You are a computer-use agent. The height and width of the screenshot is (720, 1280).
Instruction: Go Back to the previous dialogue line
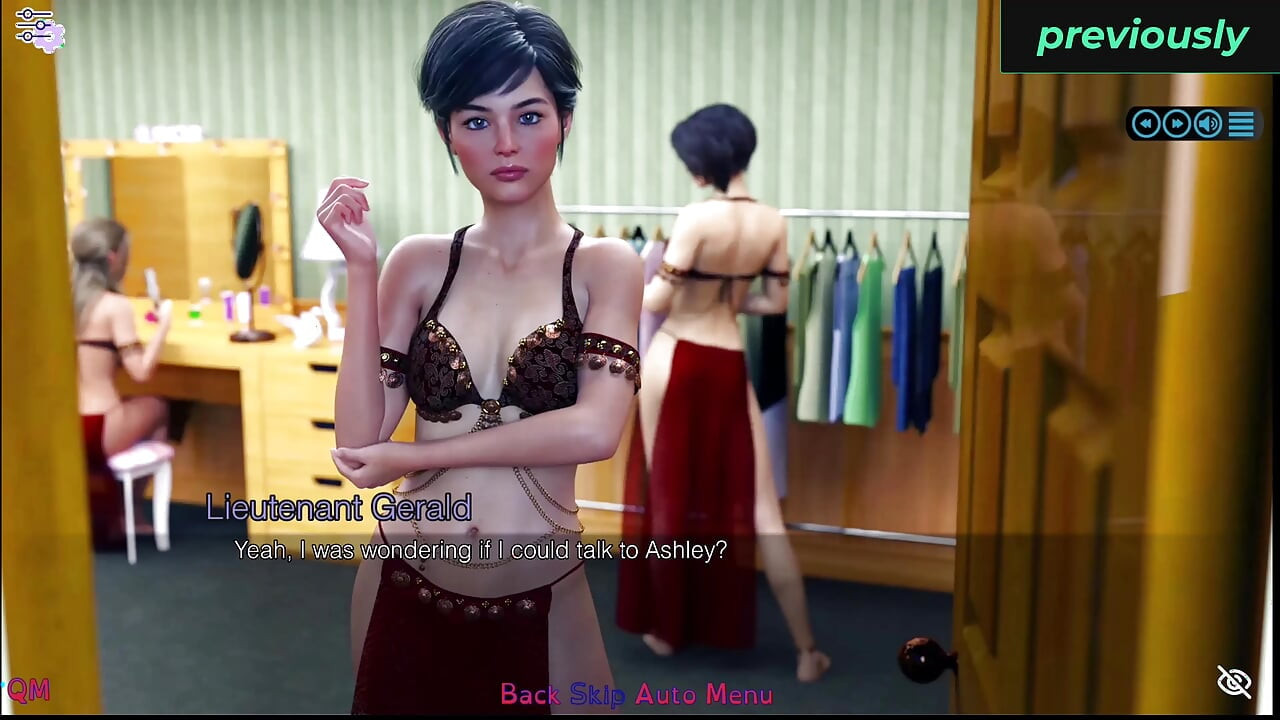(530, 694)
